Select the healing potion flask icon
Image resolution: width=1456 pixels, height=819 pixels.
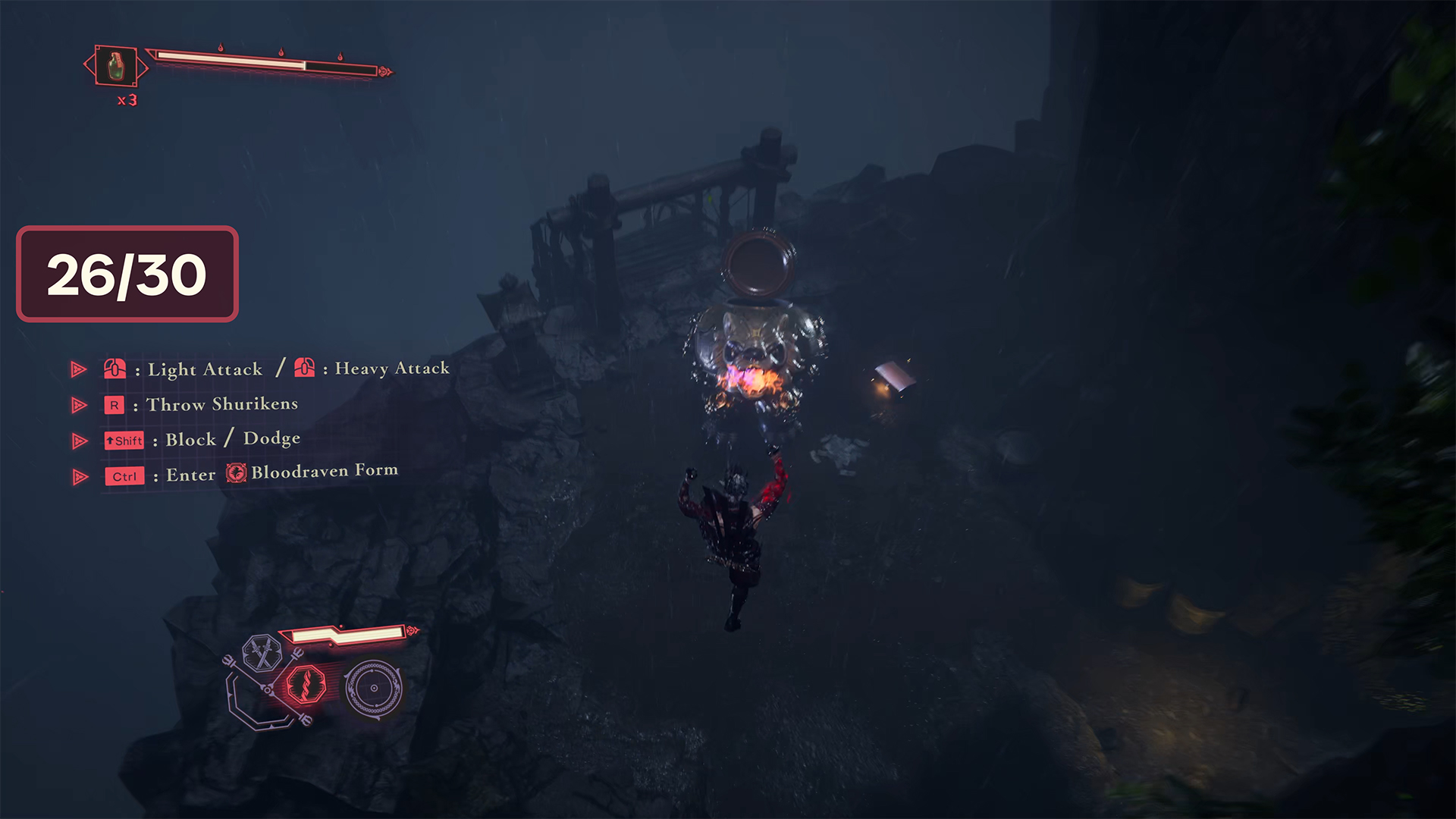[x=115, y=66]
